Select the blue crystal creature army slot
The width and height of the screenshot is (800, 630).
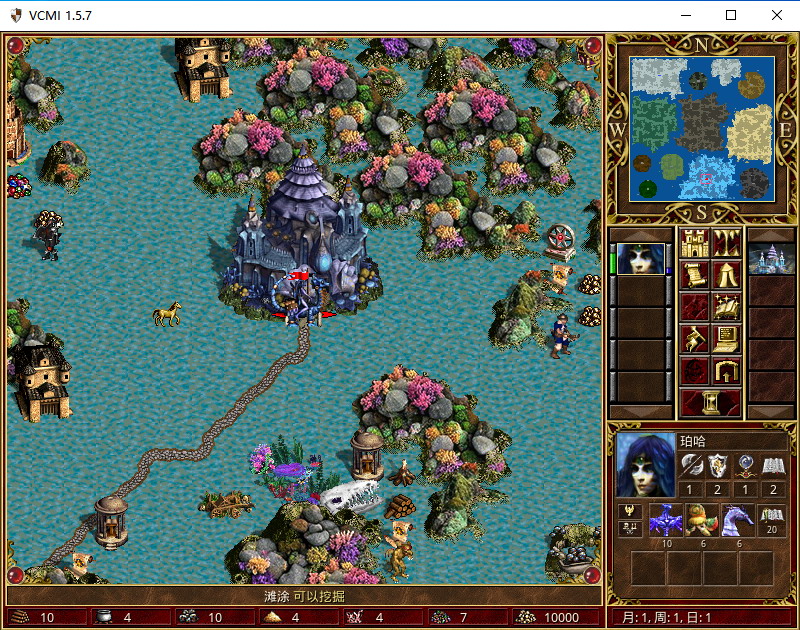(x=665, y=520)
